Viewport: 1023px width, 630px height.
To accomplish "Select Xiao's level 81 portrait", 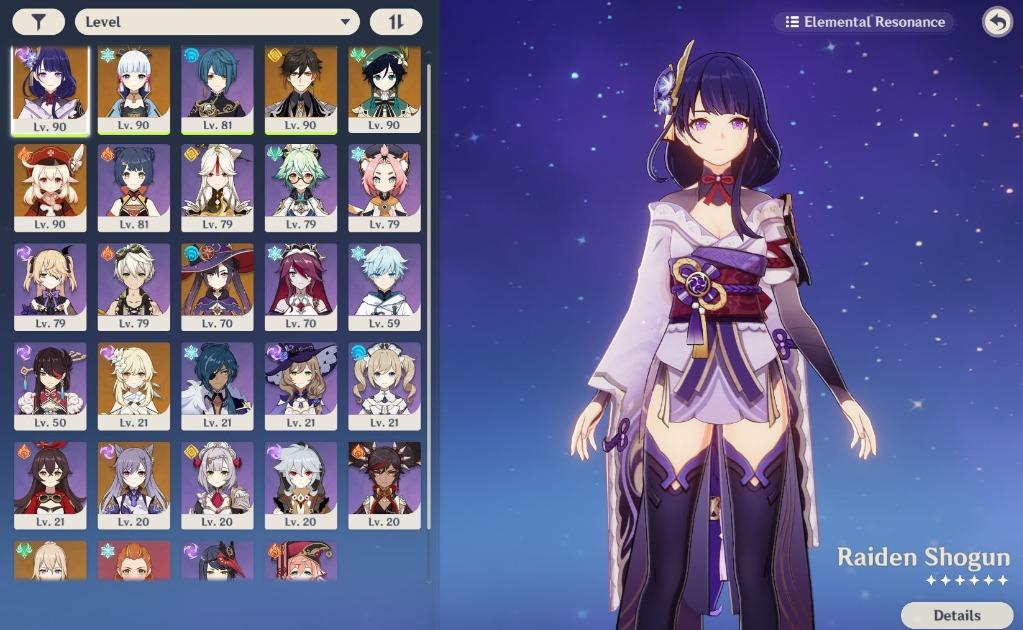I will 217,88.
